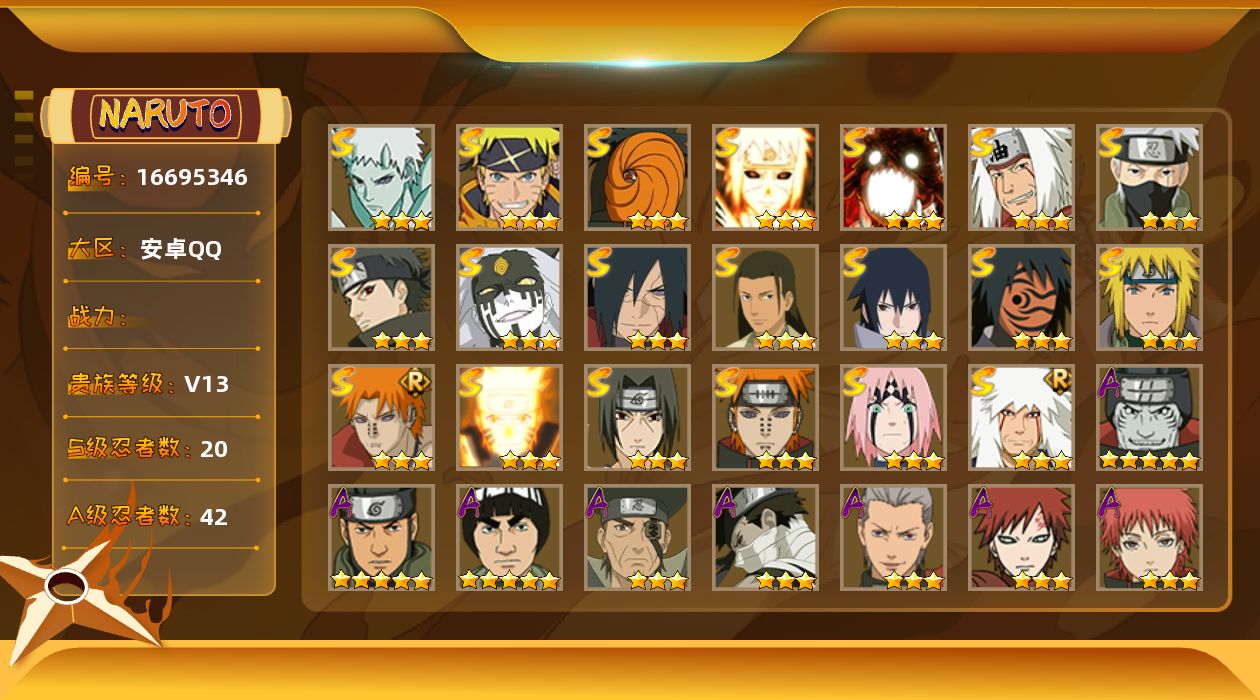Select bearded Asuma's portrait
1260x700 pixels.
pyautogui.click(x=381, y=537)
